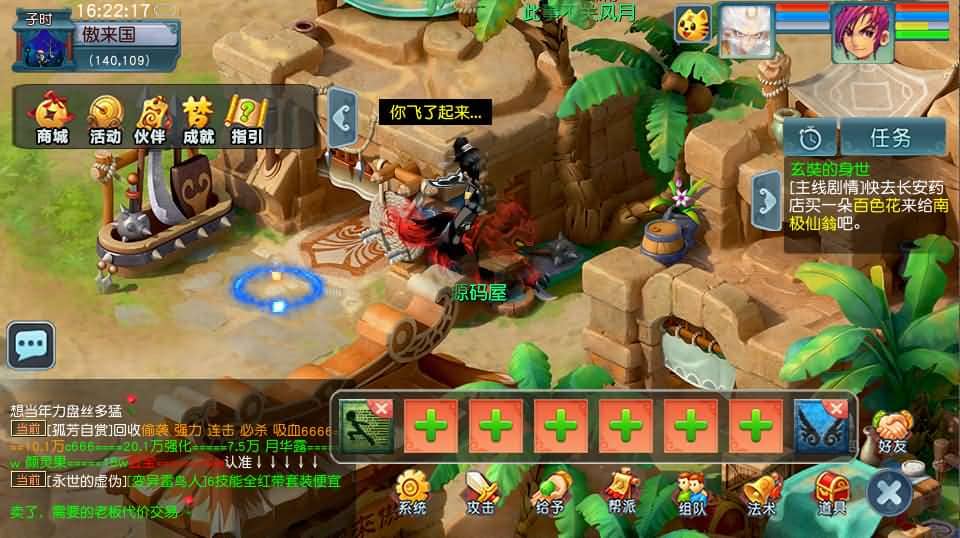Open the 指引 guide menu
Image resolution: width=960 pixels, height=538 pixels.
246,118
